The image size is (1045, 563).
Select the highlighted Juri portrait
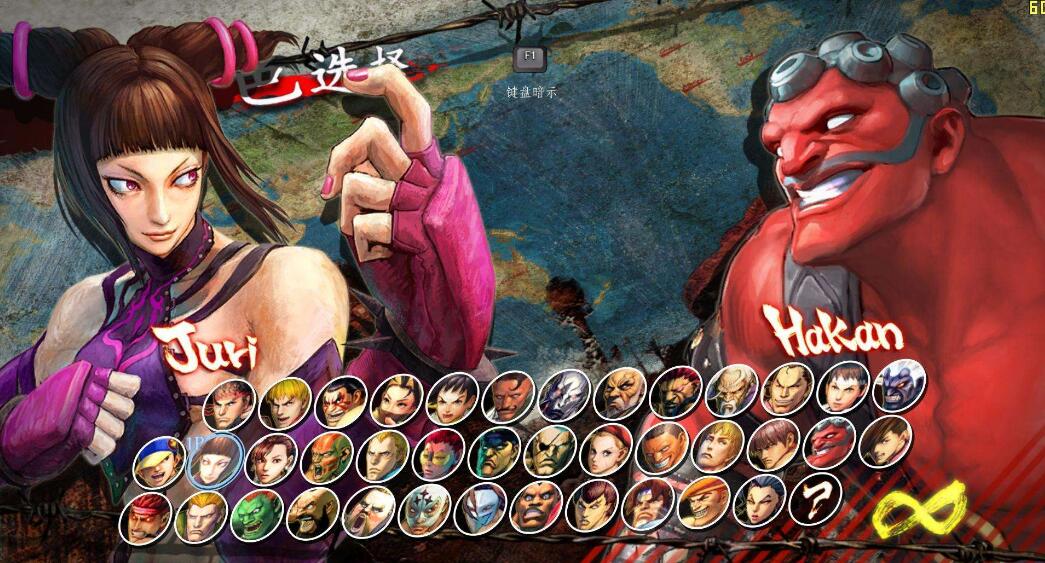[214, 460]
